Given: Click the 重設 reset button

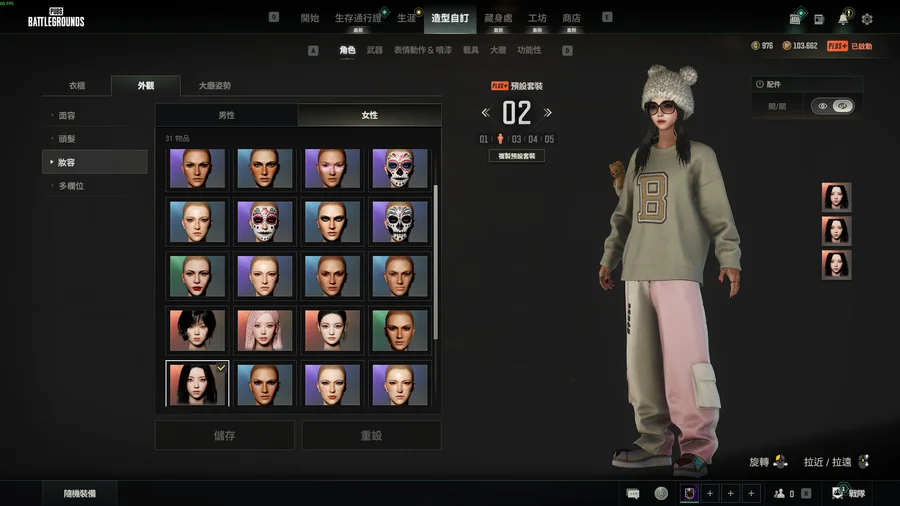Looking at the screenshot, I should pos(371,435).
